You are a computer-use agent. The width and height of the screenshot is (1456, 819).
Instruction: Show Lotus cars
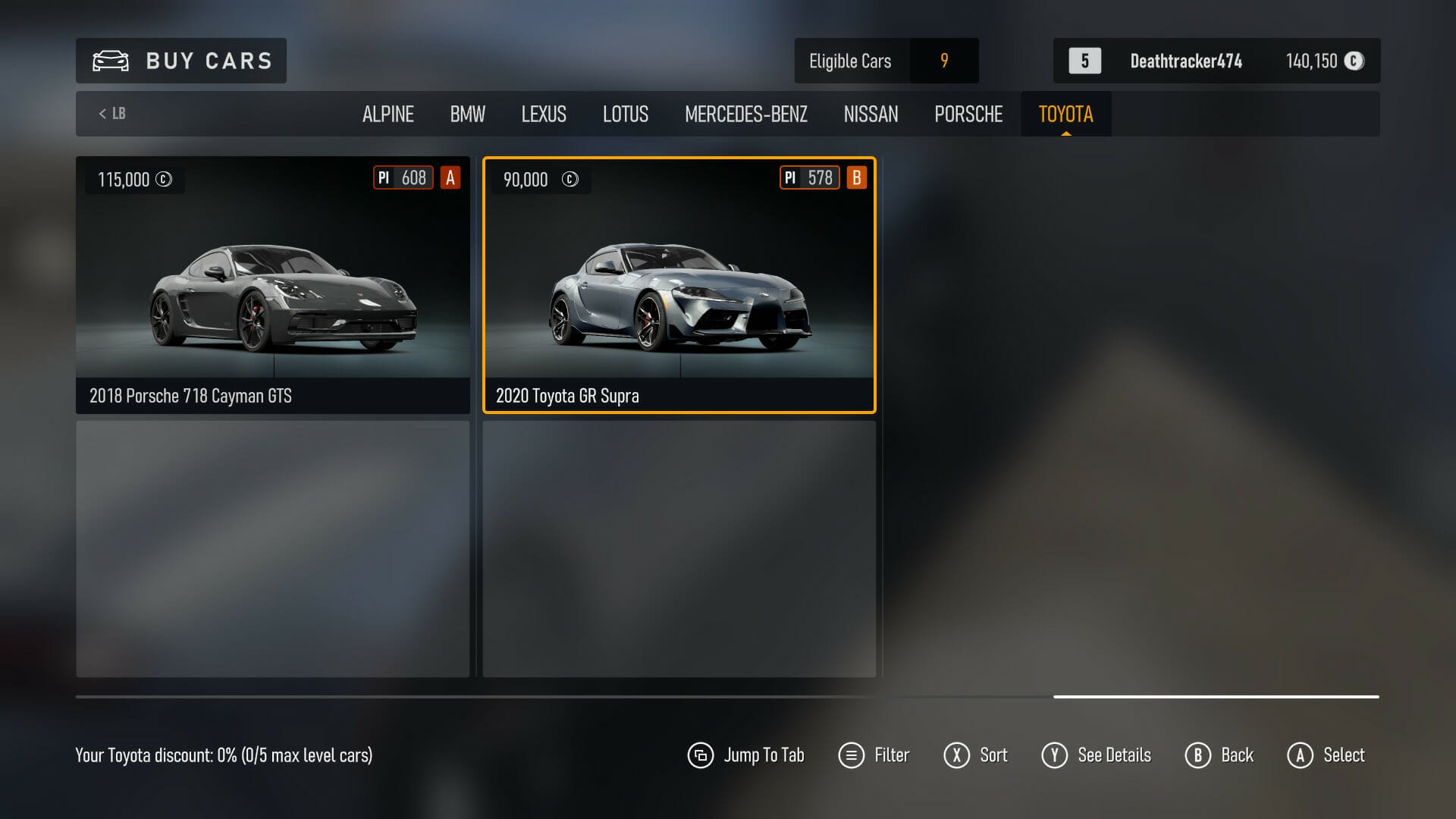(625, 115)
